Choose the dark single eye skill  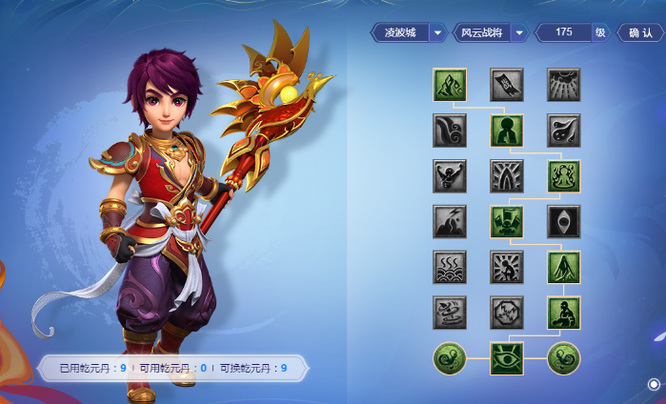coord(563,222)
